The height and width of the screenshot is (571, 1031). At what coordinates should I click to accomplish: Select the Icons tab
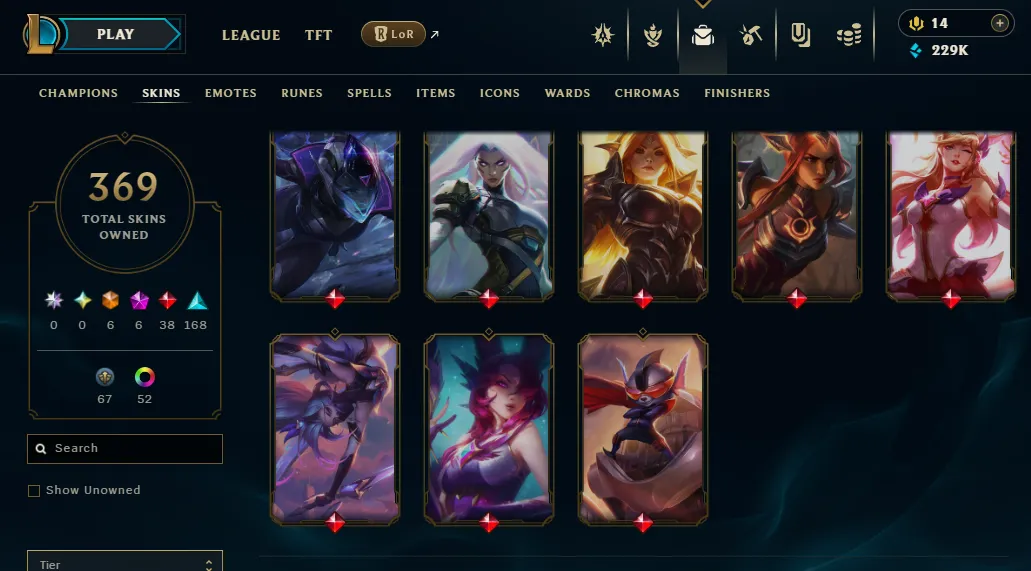(500, 93)
